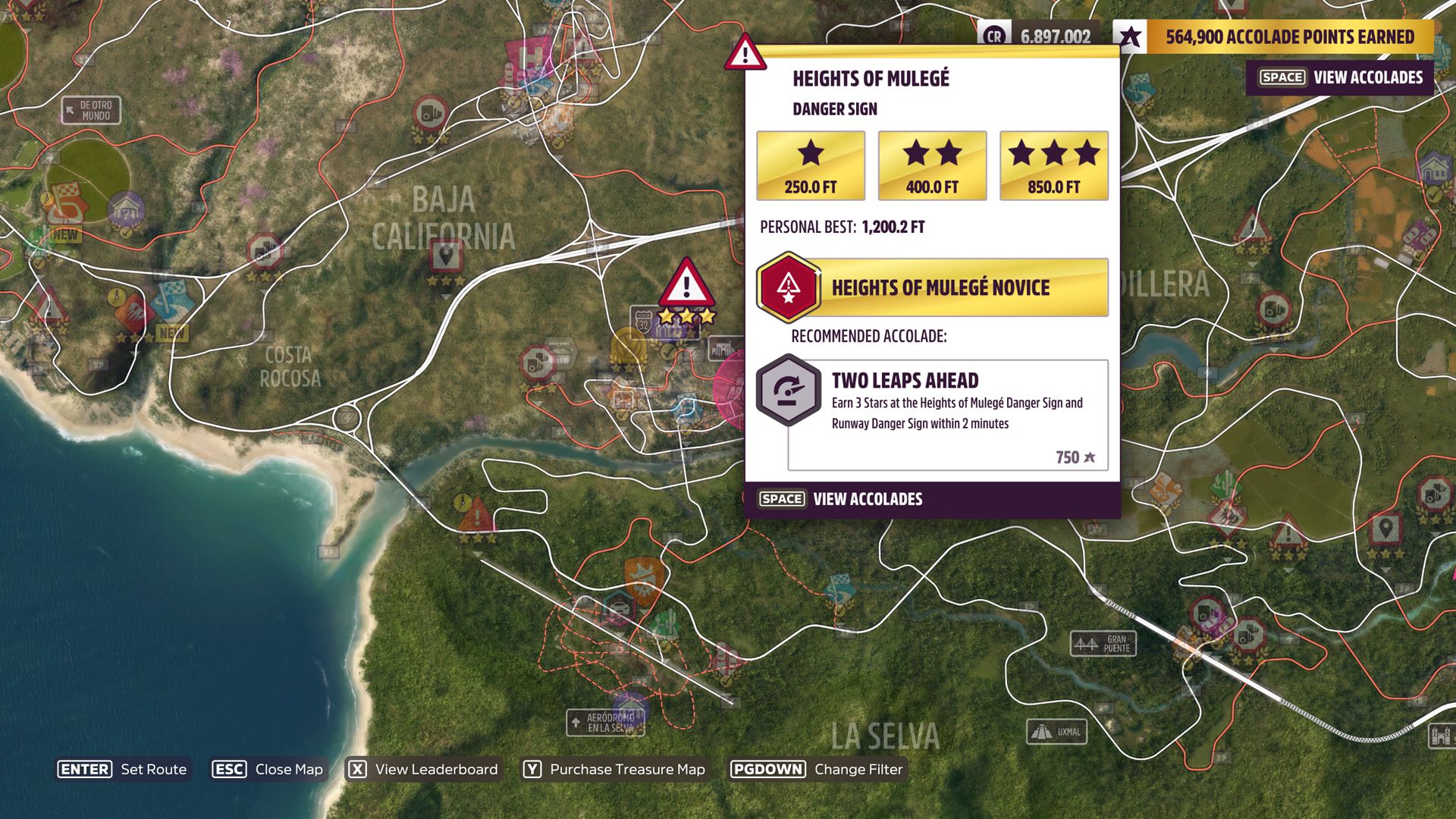Select the danger sign marker near the coast
1456x819 pixels.
tap(476, 516)
